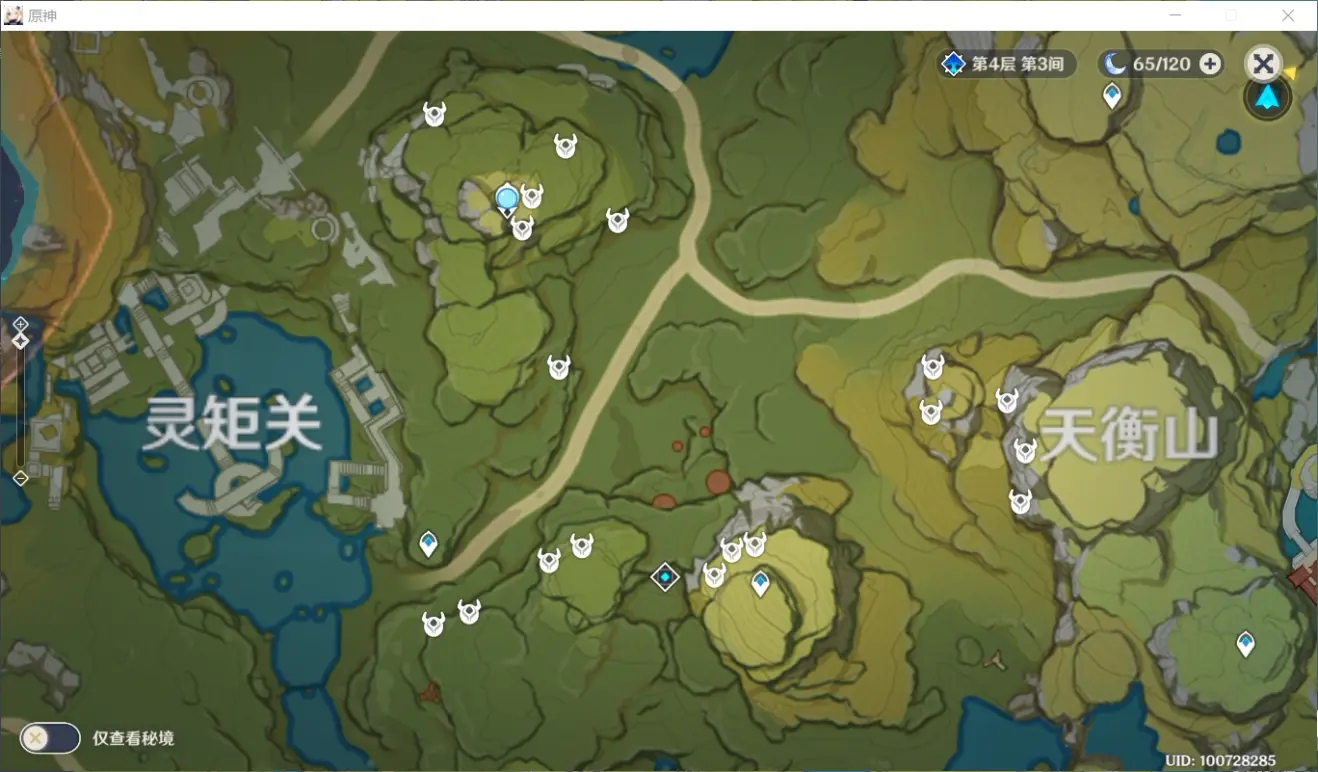Select the teleport waypoint beside the domain marker
The width and height of the screenshot is (1318, 772).
click(x=760, y=582)
